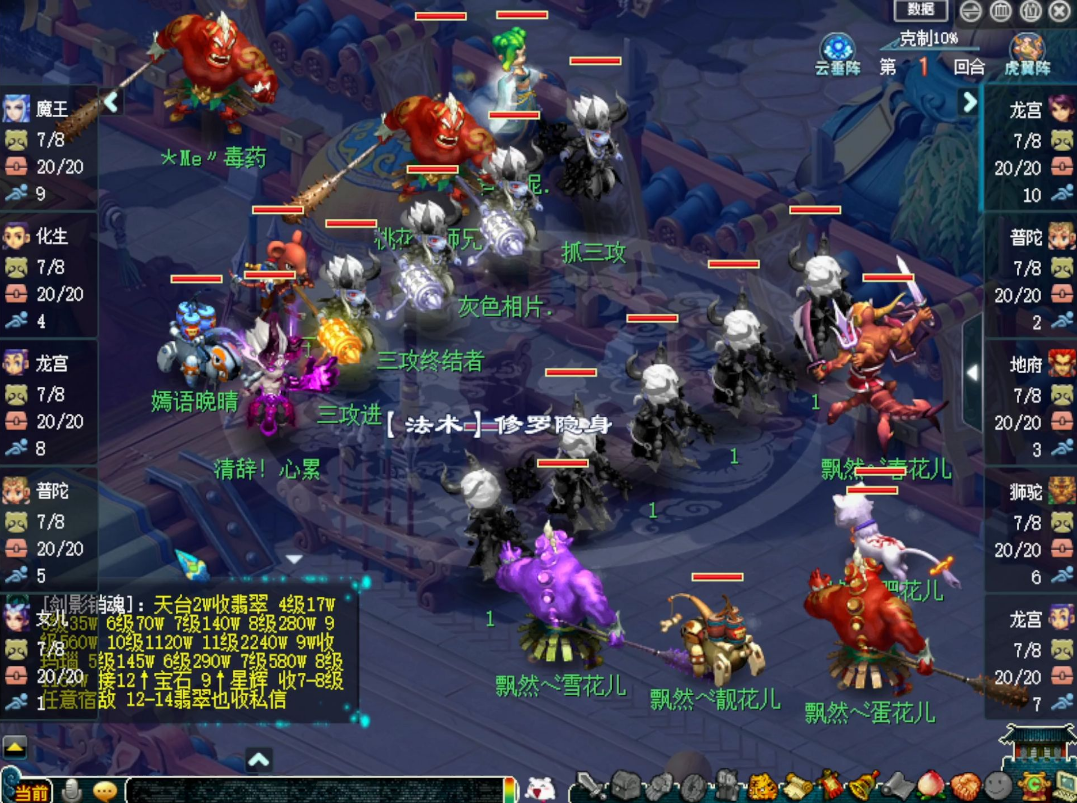The image size is (1077, 803).
Task: Click the tiger head toolbar icon
Action: (x=763, y=785)
